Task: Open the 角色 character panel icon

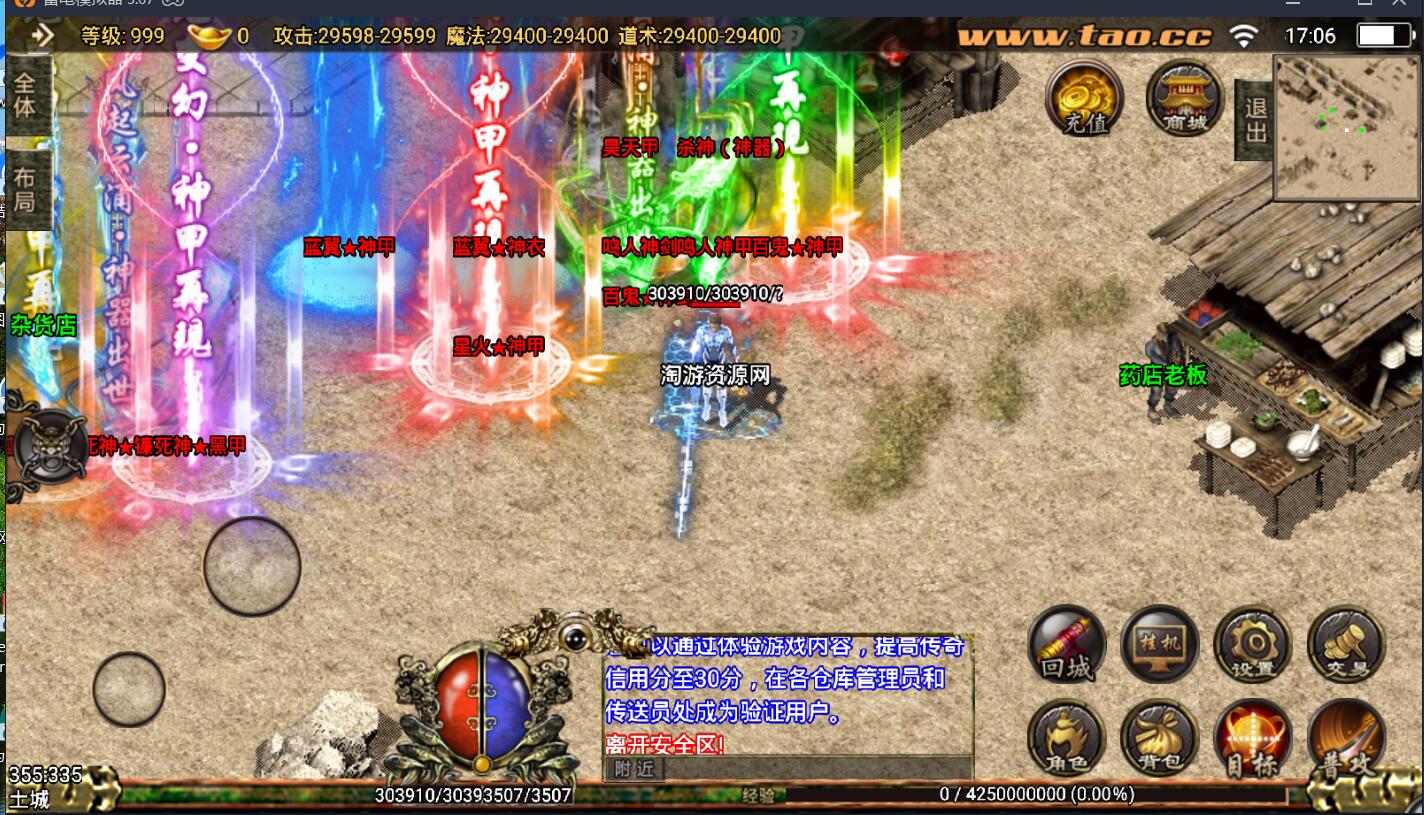Action: click(x=1067, y=738)
